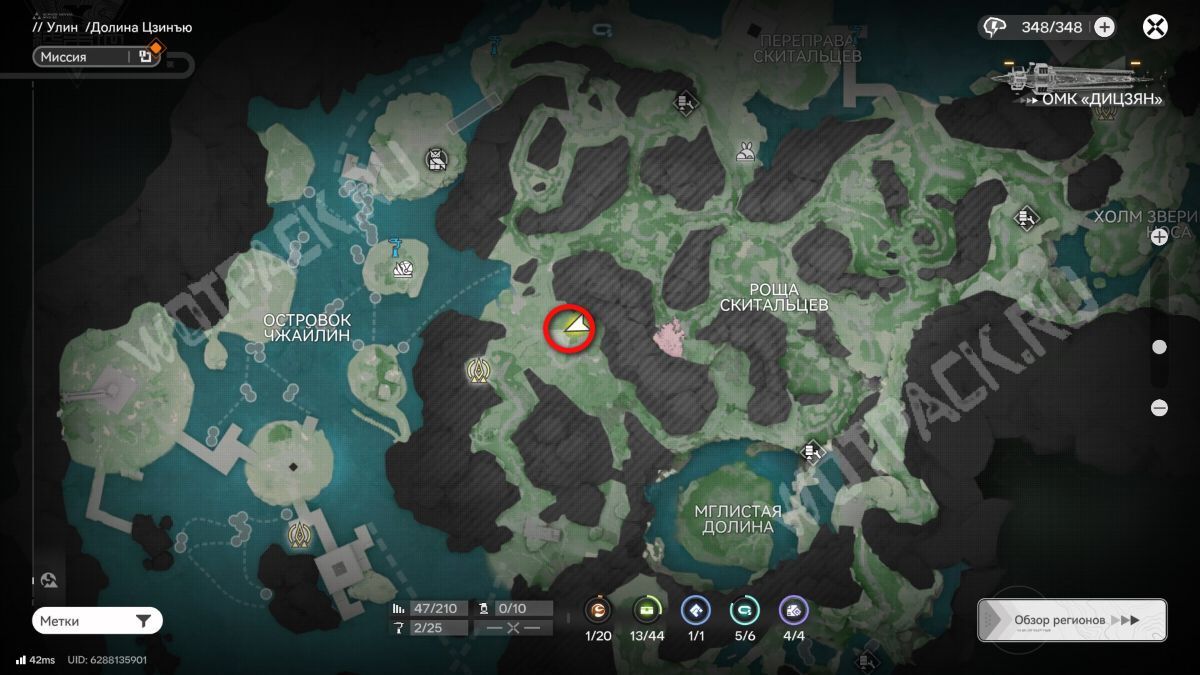Select the green chest collectible counter 13/44

[x=647, y=610]
